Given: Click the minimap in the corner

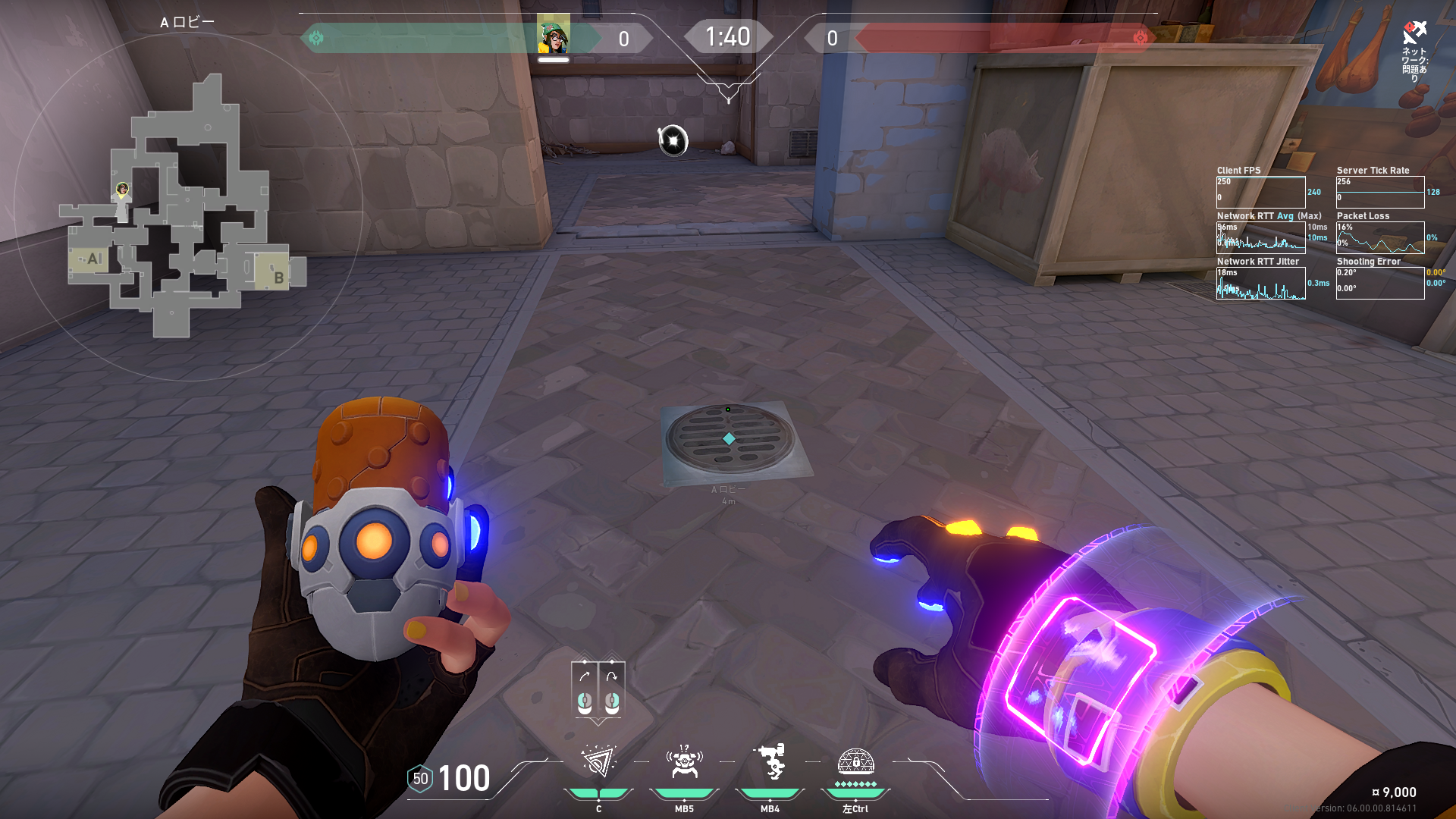Looking at the screenshot, I should click(187, 206).
